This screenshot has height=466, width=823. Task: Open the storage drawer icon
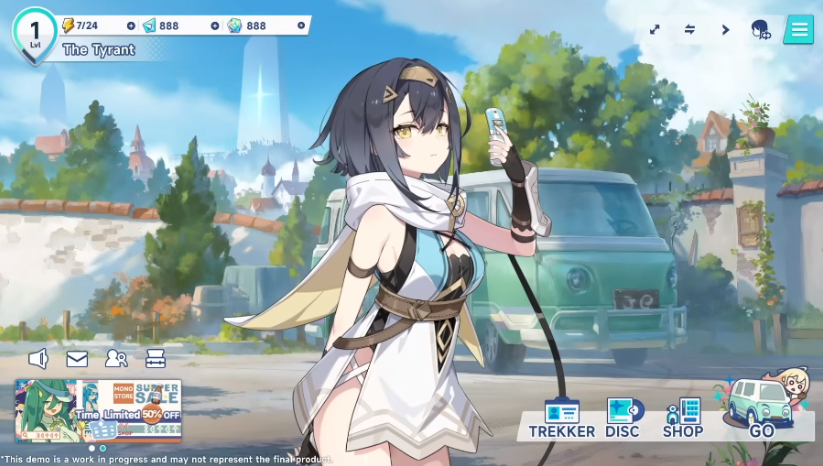[155, 358]
